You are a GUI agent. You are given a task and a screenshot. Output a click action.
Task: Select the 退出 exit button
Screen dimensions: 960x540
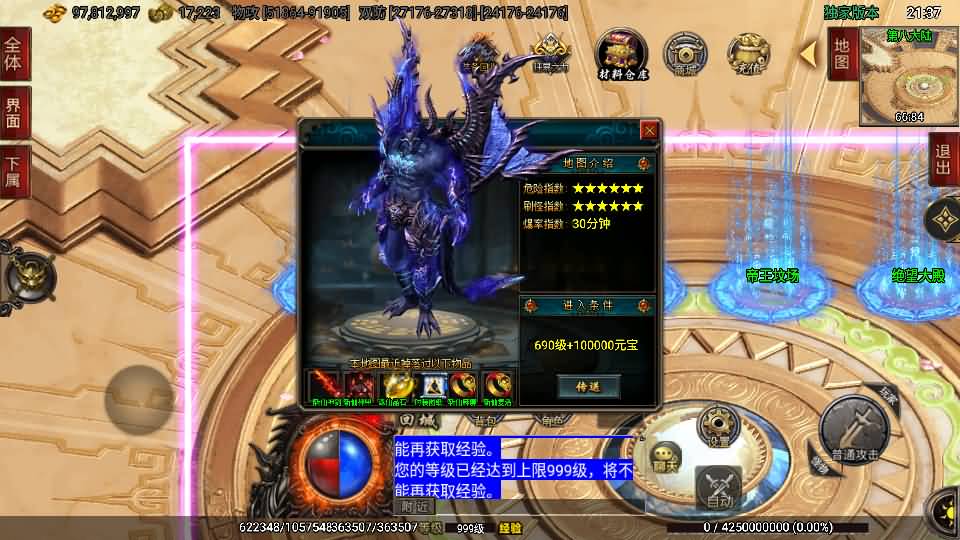tap(944, 158)
